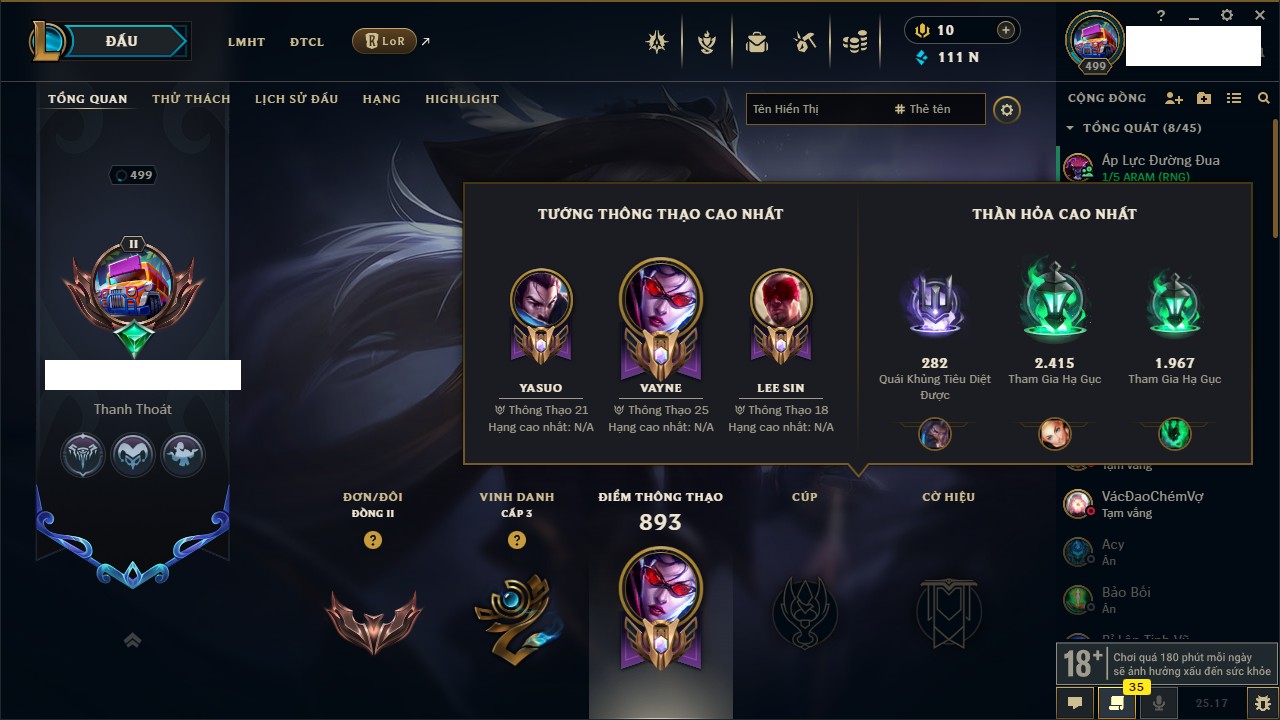View the Highlight tab
This screenshot has height=720, width=1280.
tap(461, 99)
